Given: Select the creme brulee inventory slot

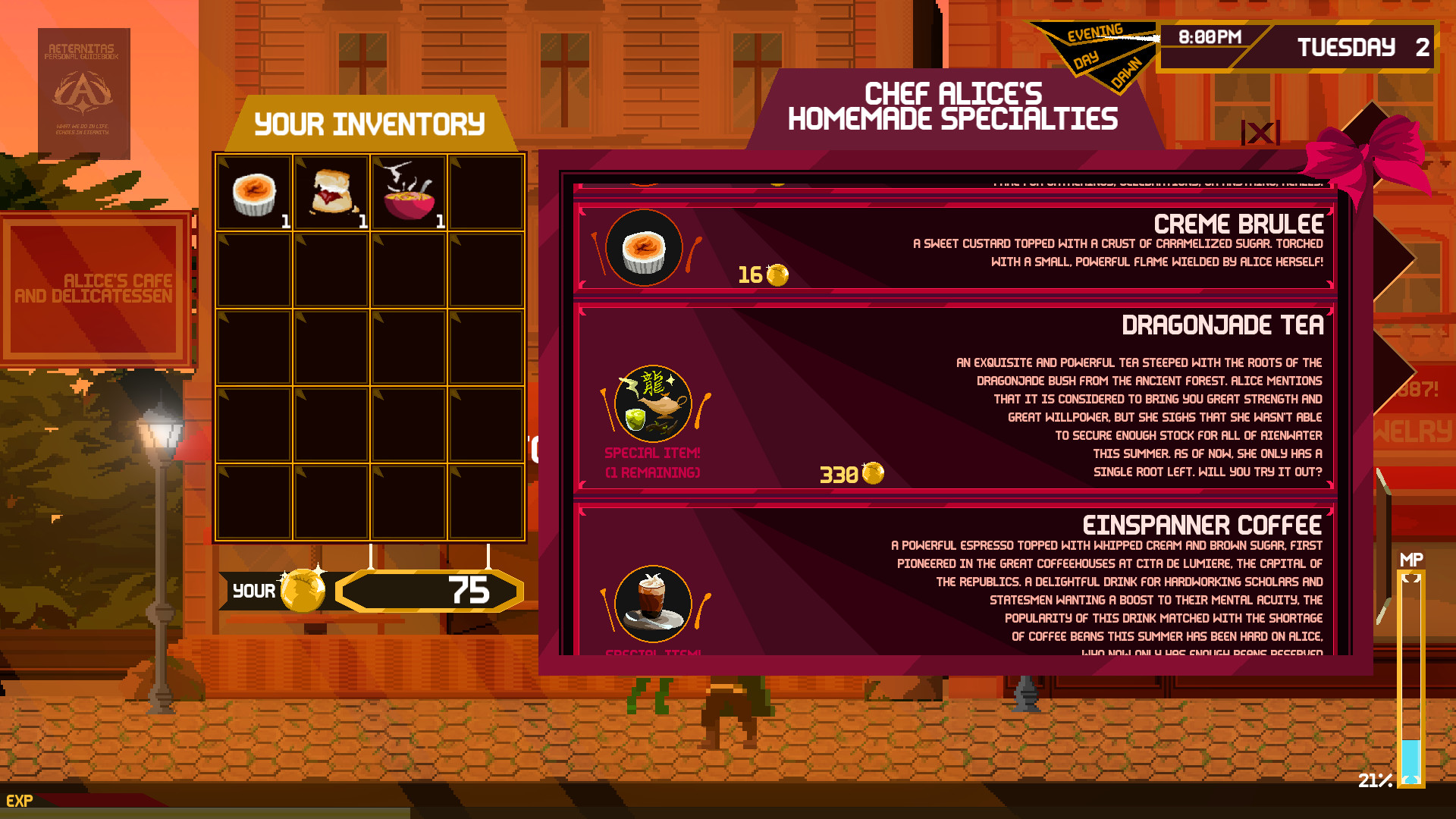Looking at the screenshot, I should 254,193.
